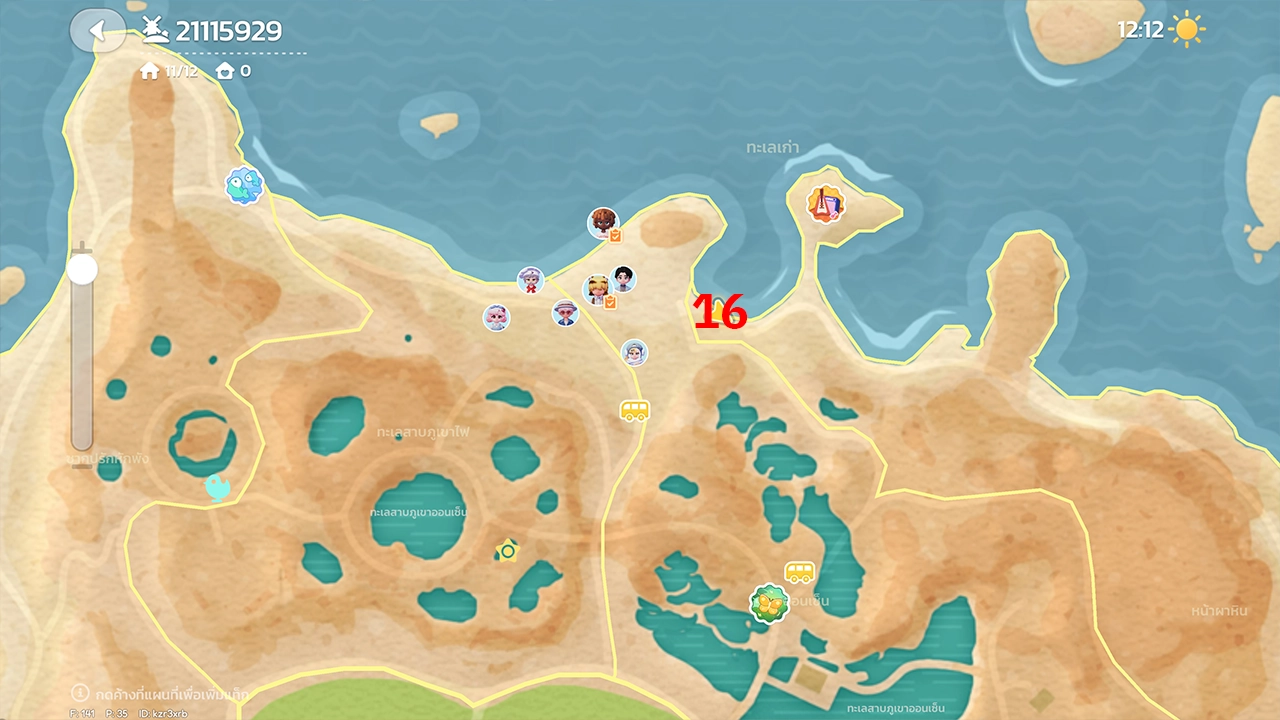Screen dimensions: 1280x720
Task: Select the dark-skinned curly-haired character portrait
Action: coord(602,223)
